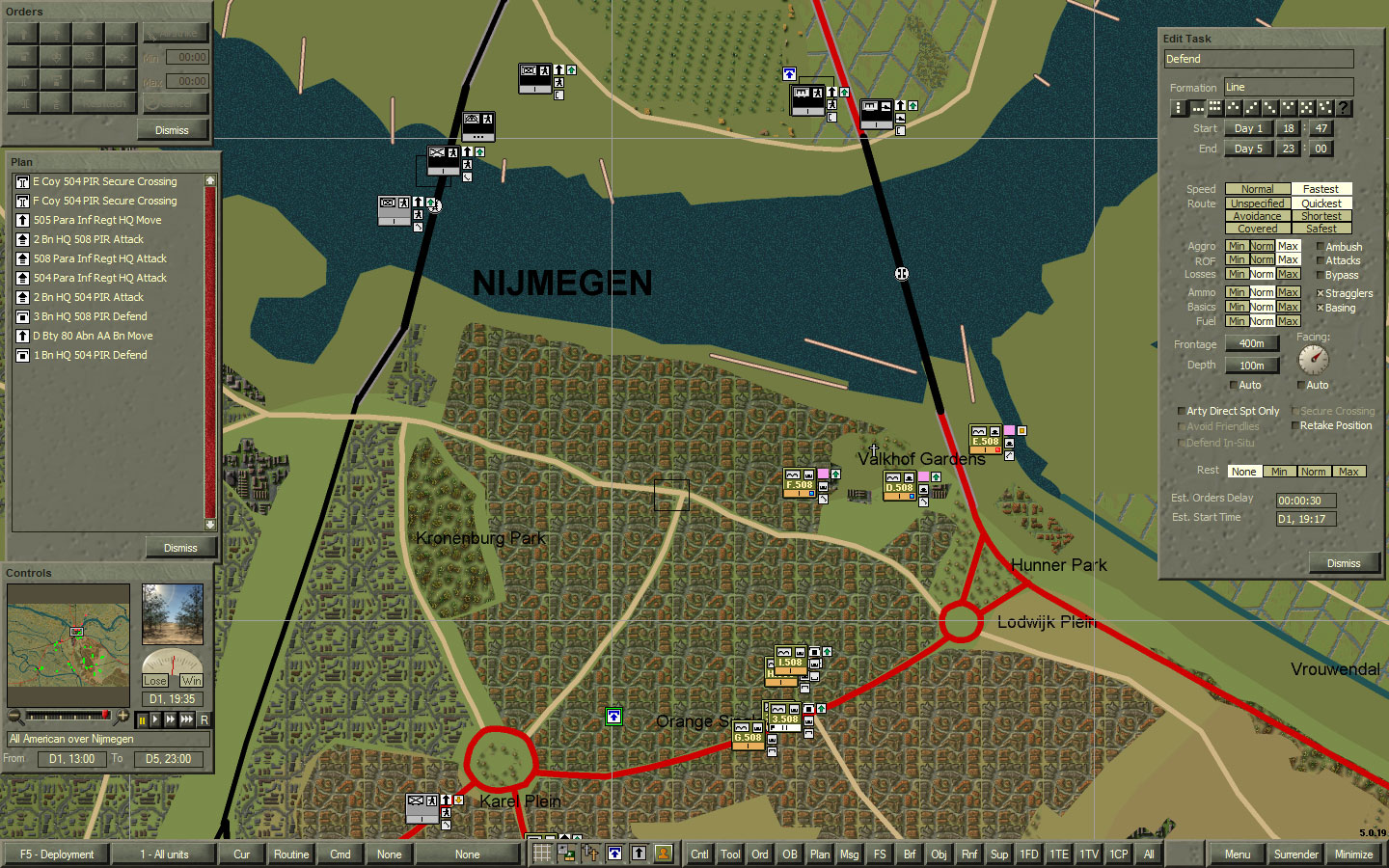Select the unit move cursor icon in toolbar
Viewport: 1389px width, 868px height.
pyautogui.click(x=589, y=854)
